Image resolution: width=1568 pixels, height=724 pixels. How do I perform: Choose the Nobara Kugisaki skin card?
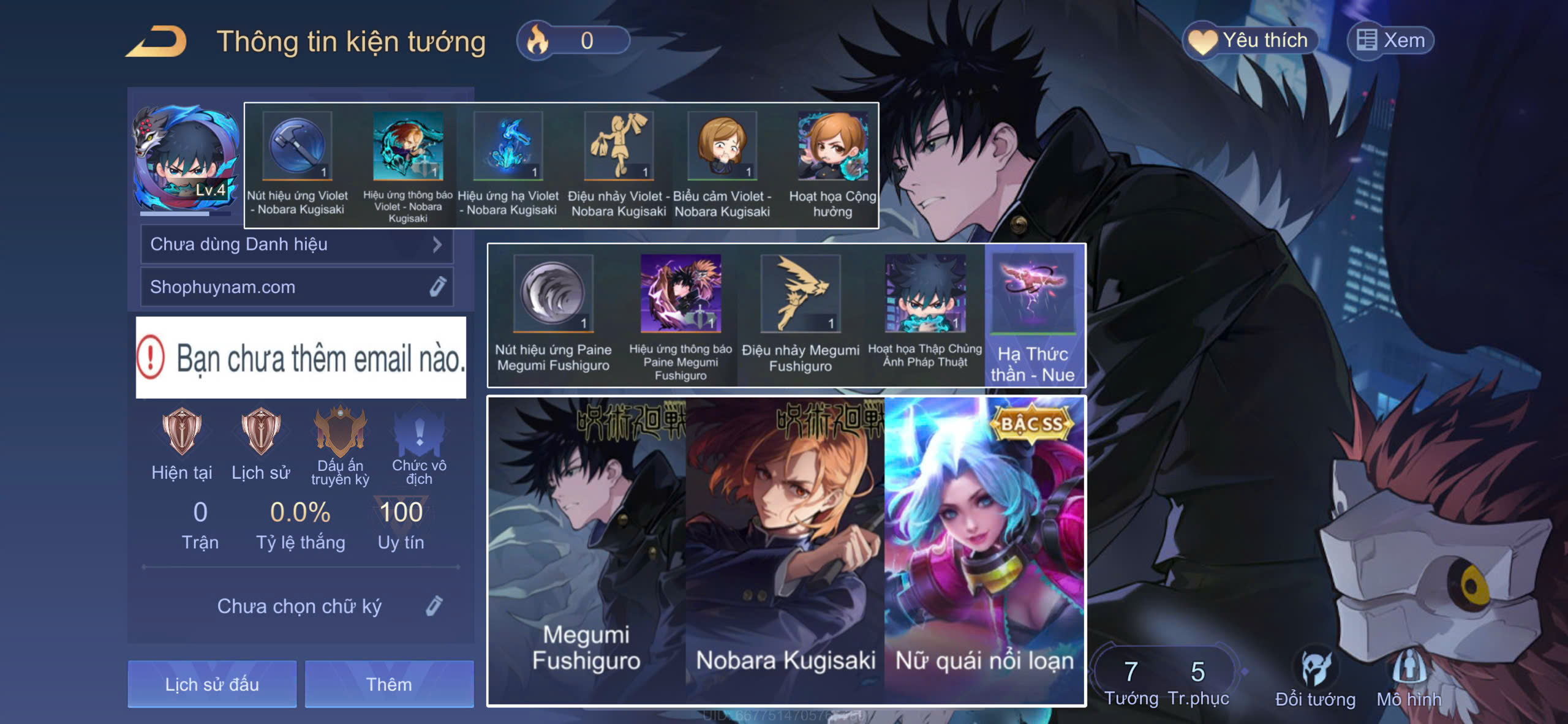[x=785, y=550]
